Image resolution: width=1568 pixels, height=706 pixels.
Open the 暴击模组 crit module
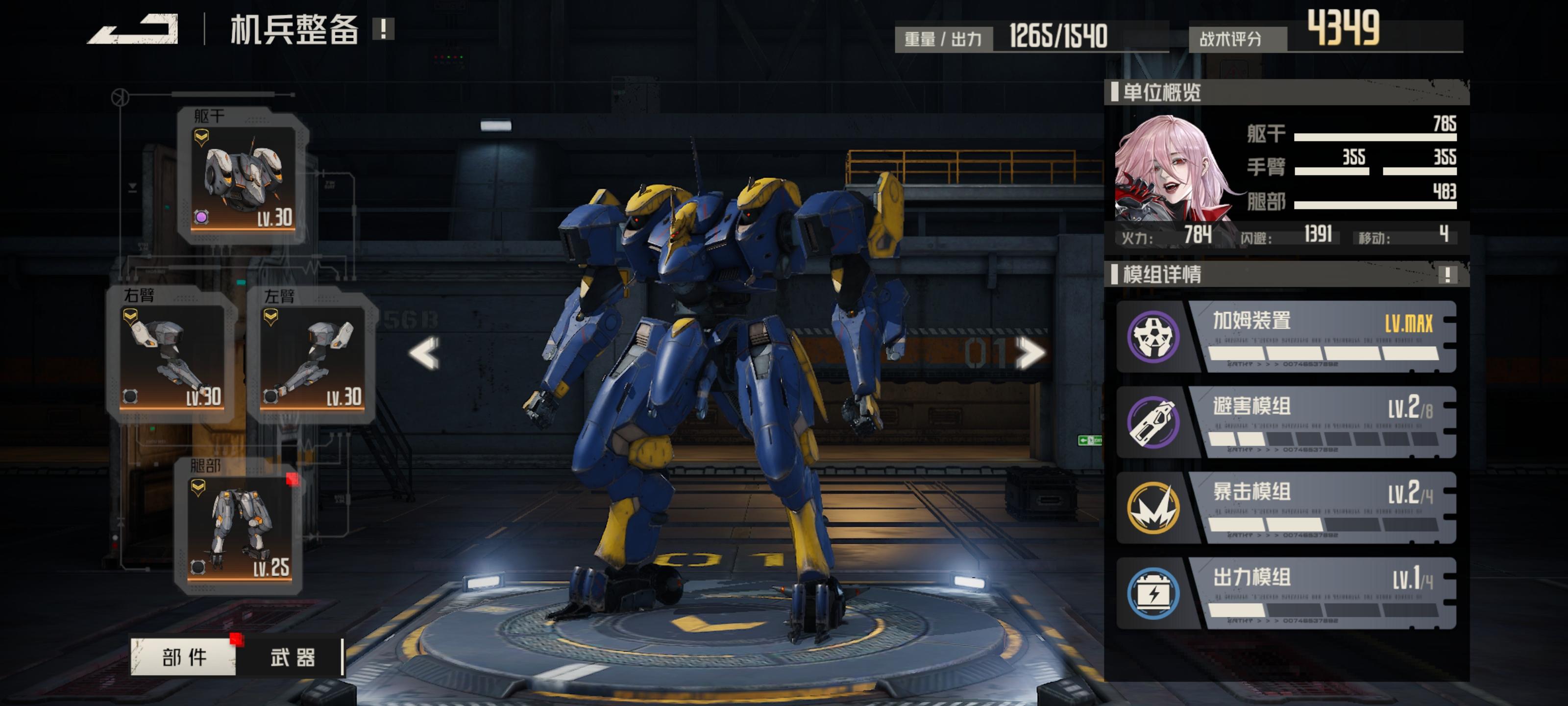point(1286,507)
